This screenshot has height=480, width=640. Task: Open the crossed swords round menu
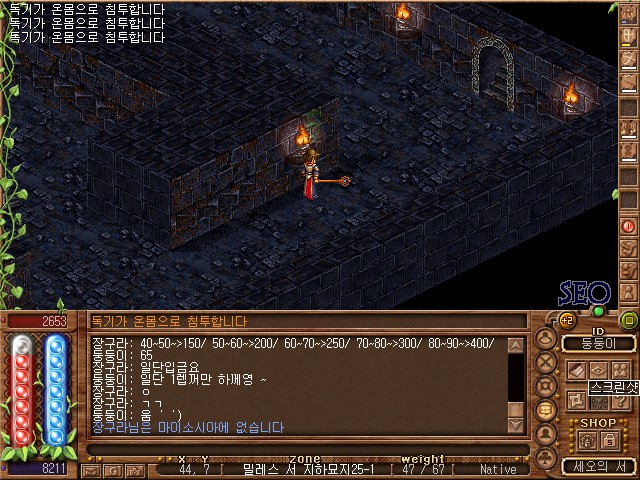click(x=546, y=362)
